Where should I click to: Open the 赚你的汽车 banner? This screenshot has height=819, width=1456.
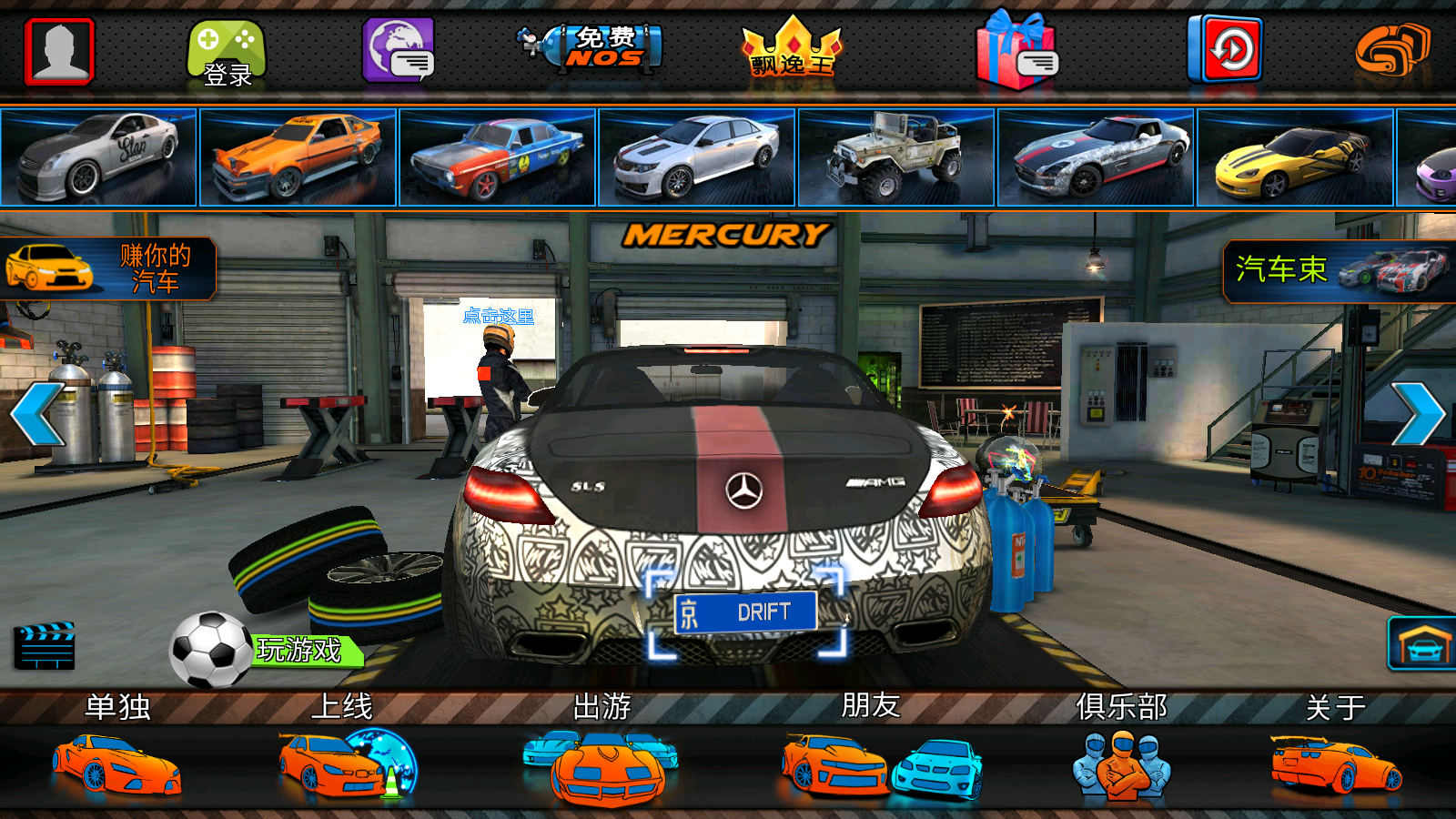107,268
